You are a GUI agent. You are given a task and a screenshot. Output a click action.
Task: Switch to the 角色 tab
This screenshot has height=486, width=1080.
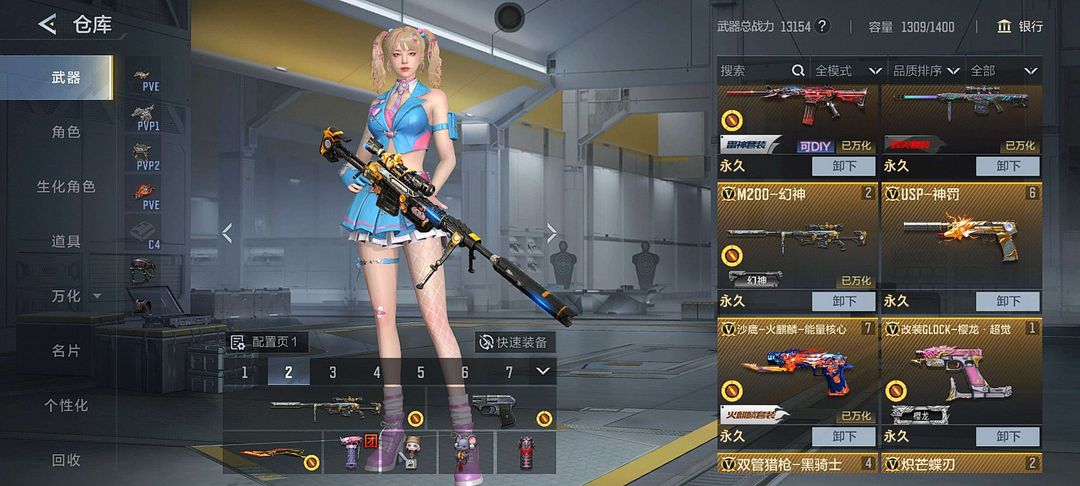(x=66, y=132)
